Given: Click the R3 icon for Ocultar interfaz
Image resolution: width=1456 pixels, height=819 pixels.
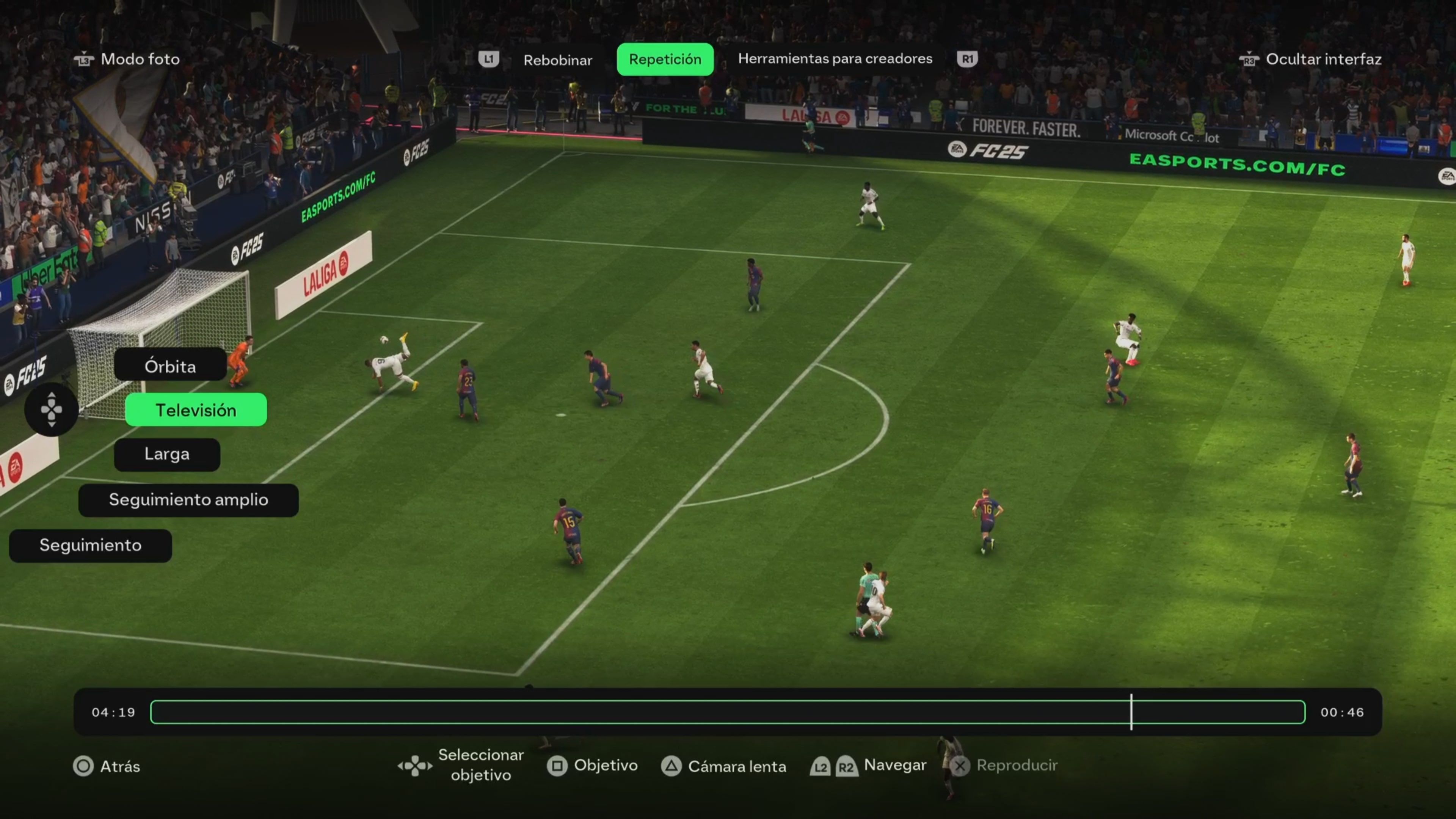Looking at the screenshot, I should [1249, 60].
